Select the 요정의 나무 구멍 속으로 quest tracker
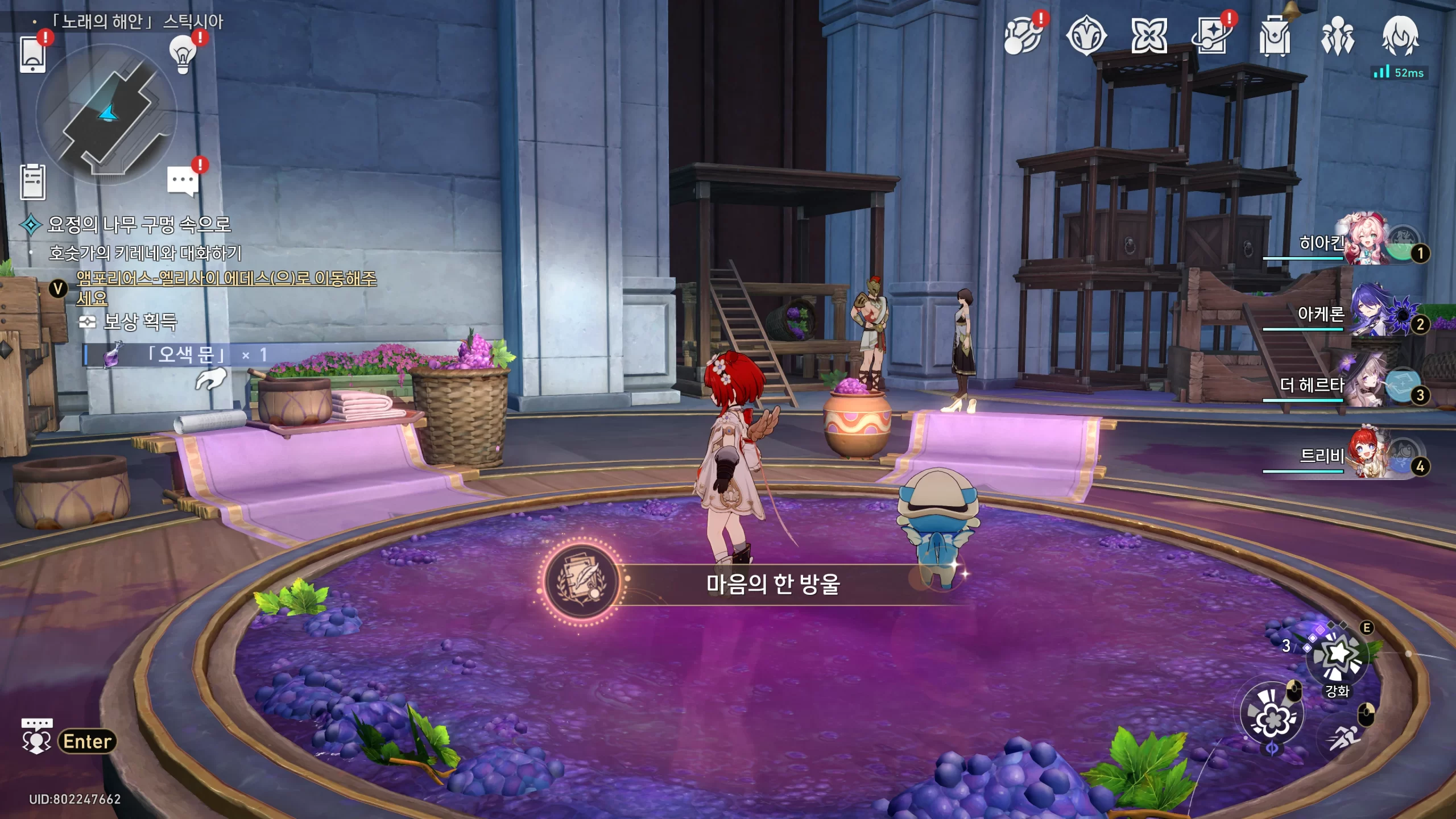 point(139,224)
